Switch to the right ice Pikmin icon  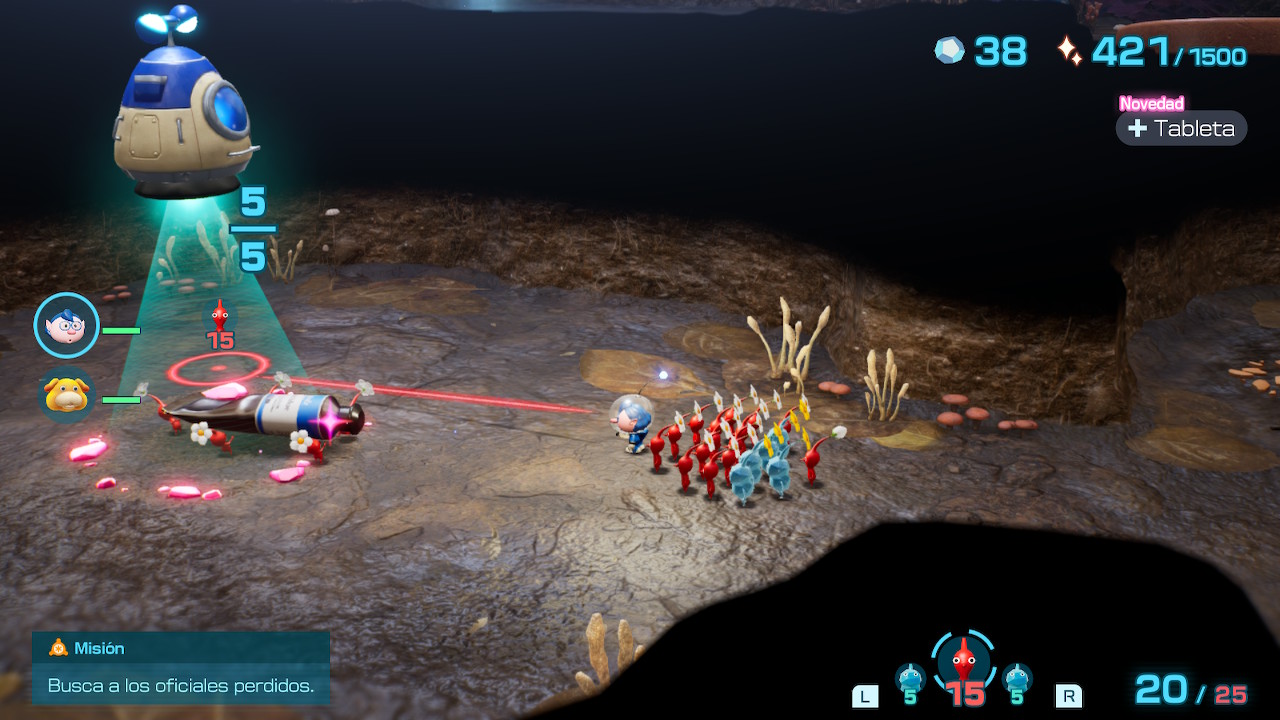coord(1017,679)
